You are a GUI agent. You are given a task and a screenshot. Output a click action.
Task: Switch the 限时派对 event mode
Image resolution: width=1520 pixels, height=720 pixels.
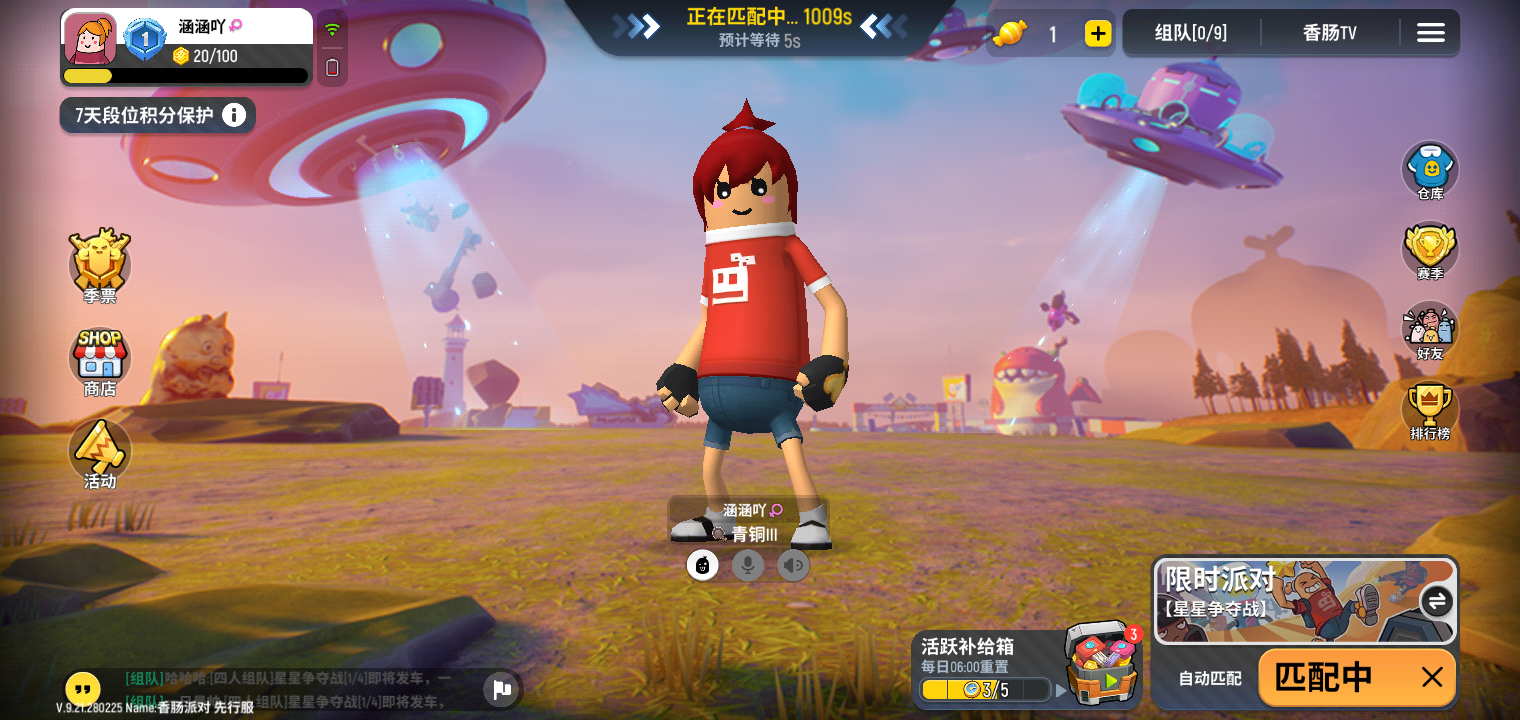(x=1437, y=603)
